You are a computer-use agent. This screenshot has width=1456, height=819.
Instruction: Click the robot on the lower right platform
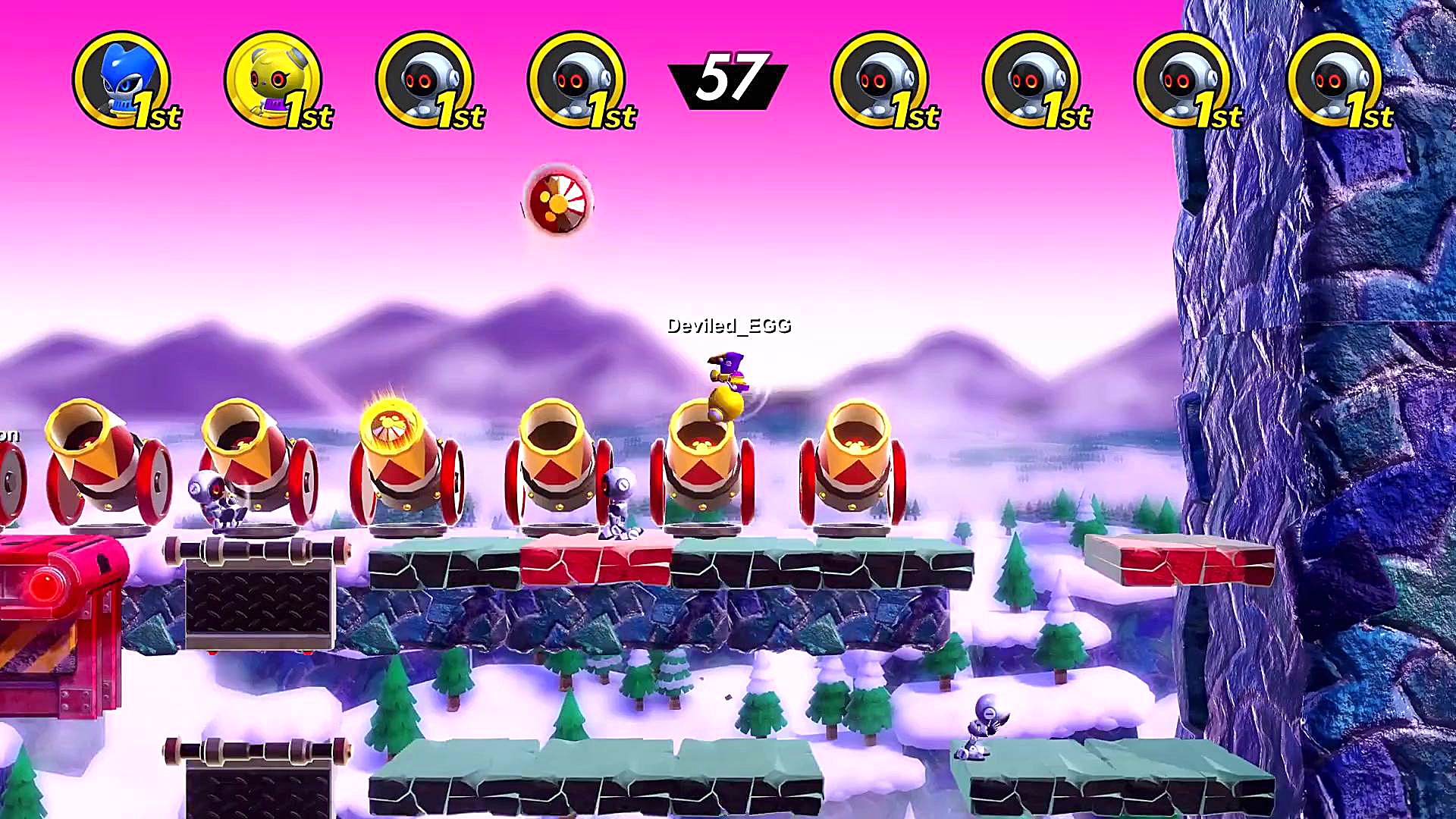982,728
